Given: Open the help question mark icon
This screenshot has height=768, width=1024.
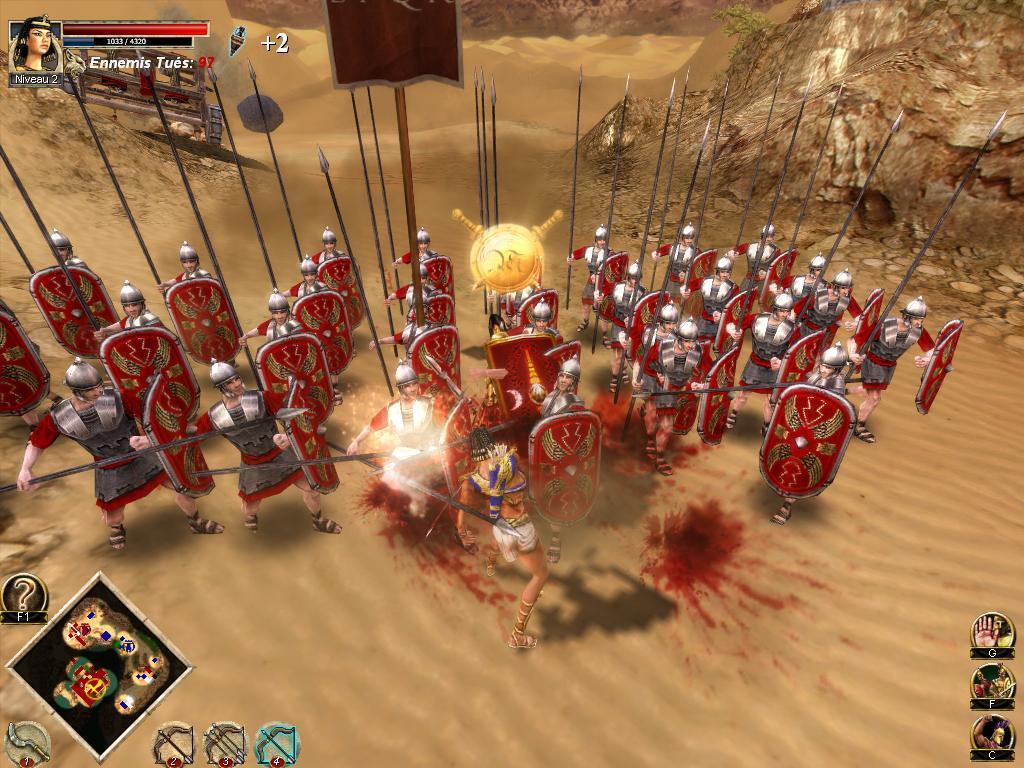Looking at the screenshot, I should point(24,595).
